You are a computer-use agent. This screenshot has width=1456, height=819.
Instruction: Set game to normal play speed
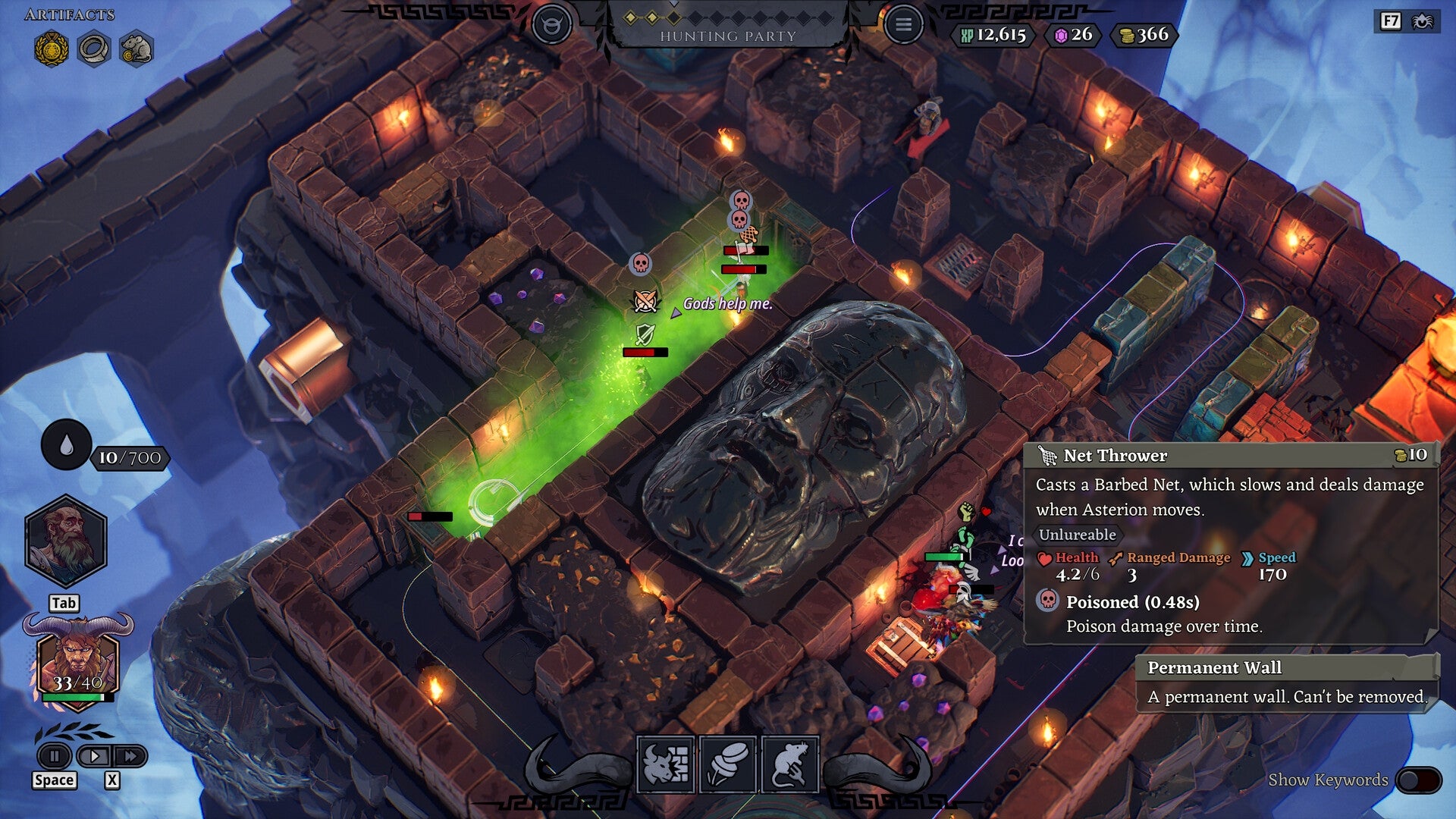click(95, 756)
